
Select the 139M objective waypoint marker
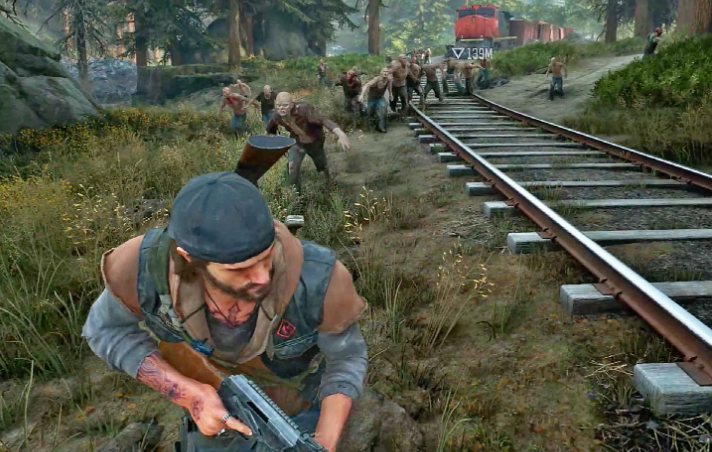[470, 52]
